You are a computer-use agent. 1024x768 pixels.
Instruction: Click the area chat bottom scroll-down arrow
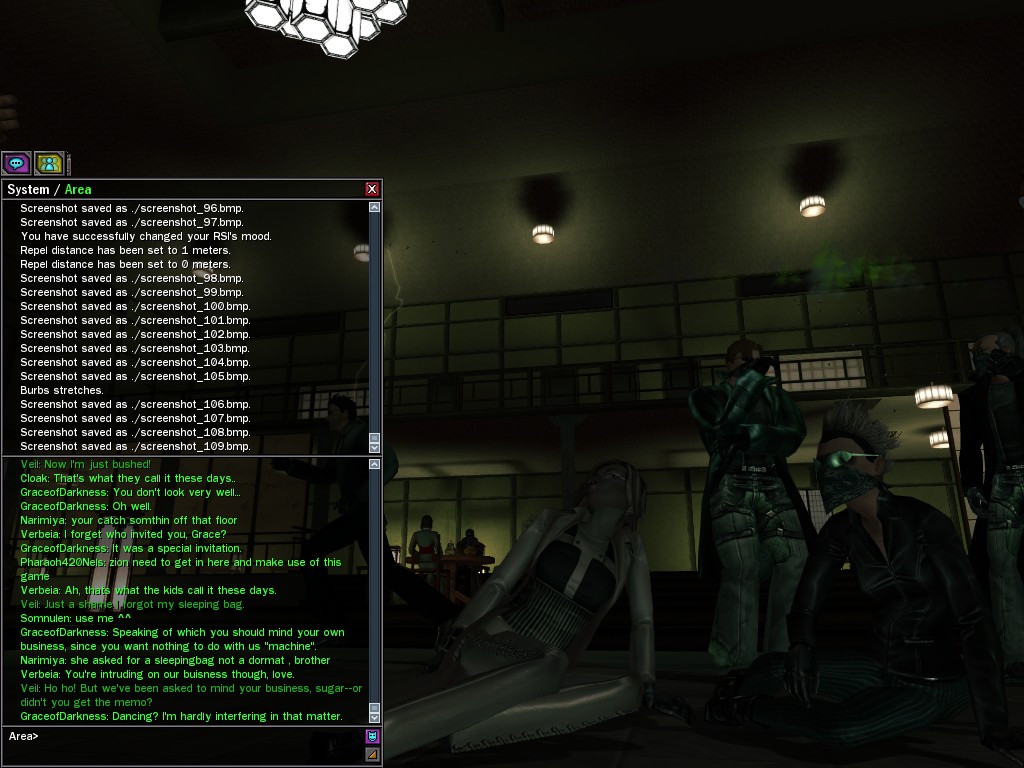click(x=375, y=717)
